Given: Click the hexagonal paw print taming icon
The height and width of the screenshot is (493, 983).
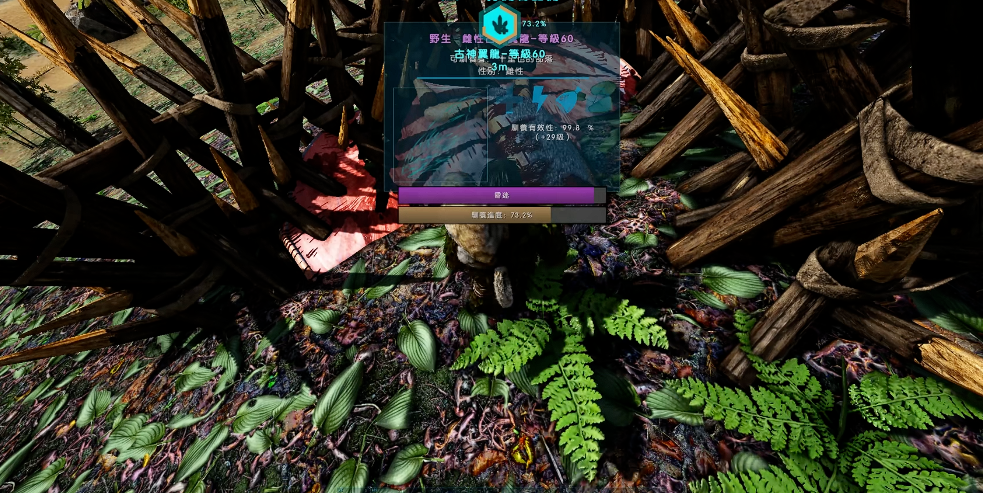Looking at the screenshot, I should (x=499, y=25).
